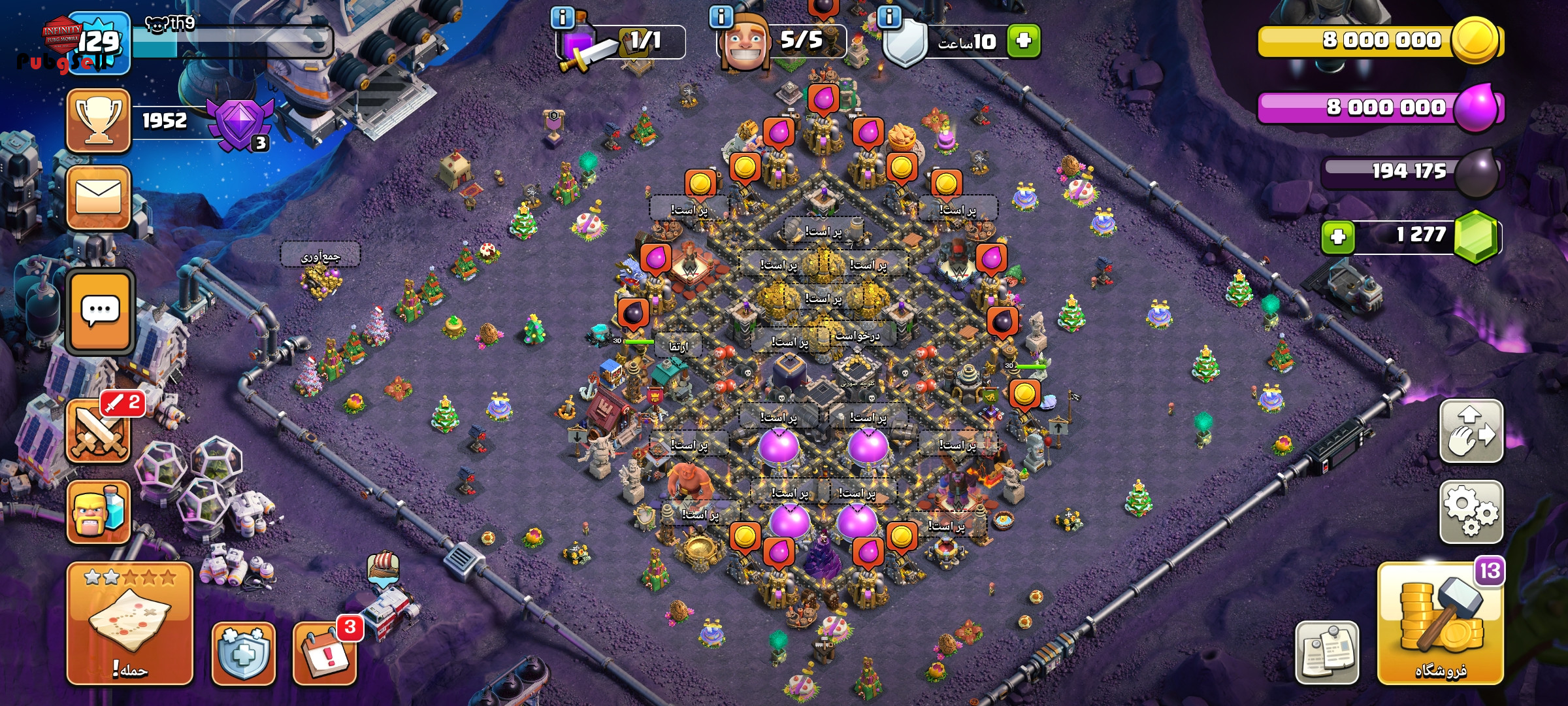The width and height of the screenshot is (1568, 706).
Task: Open the calendar events button
Action: [325, 653]
